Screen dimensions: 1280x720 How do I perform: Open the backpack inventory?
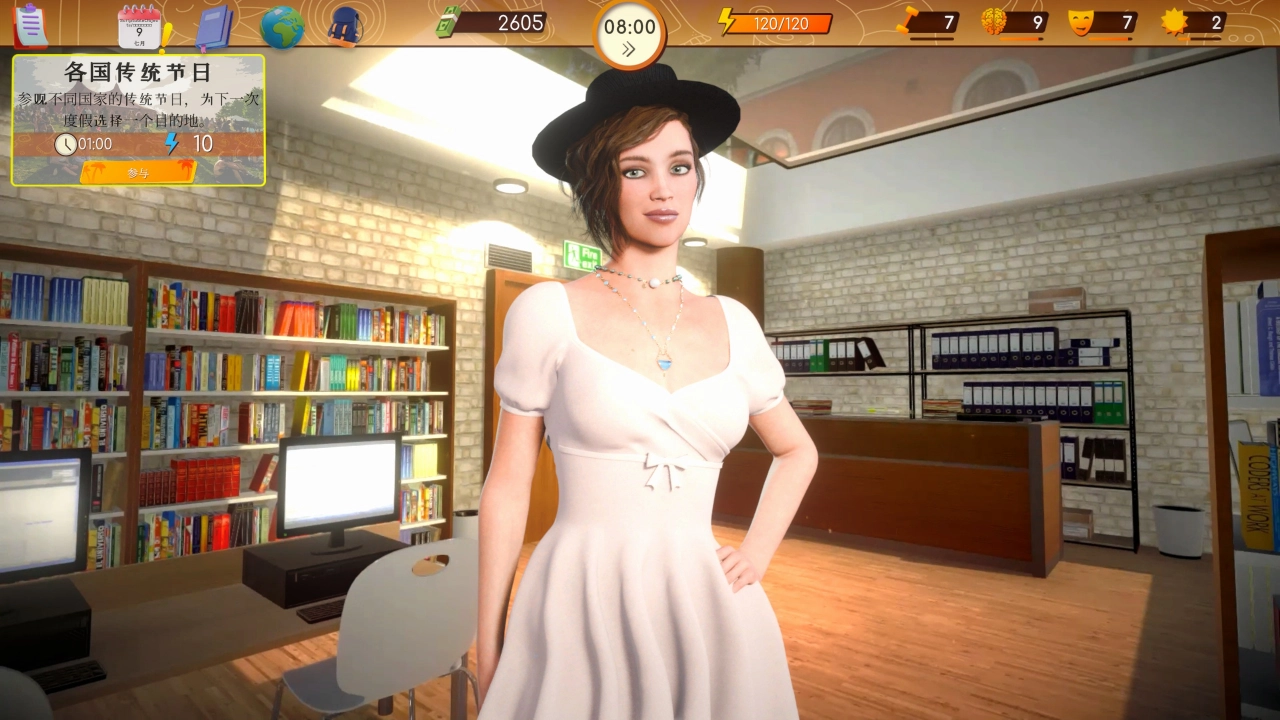pyautogui.click(x=343, y=27)
